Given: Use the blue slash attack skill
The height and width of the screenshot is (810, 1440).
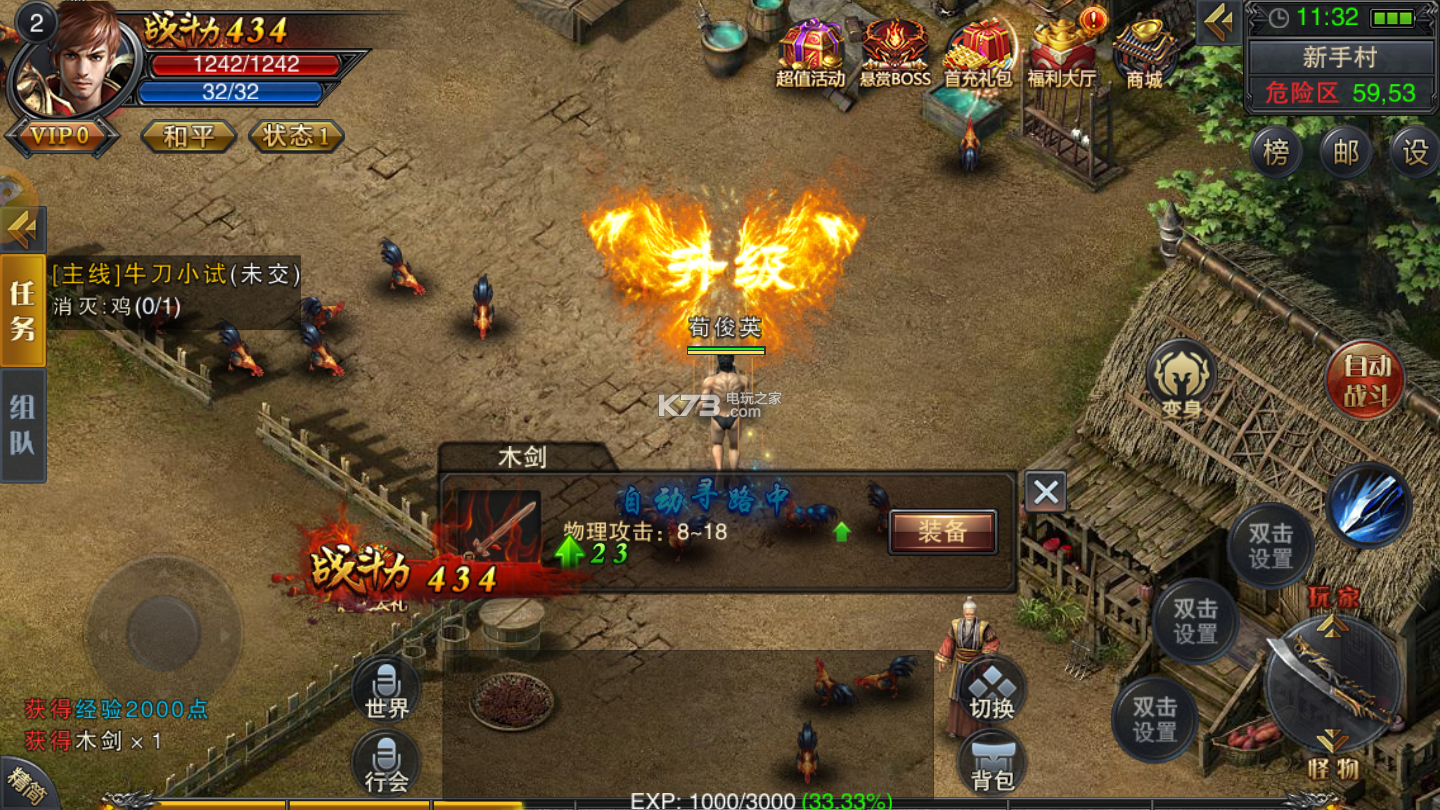Looking at the screenshot, I should click(x=1368, y=505).
